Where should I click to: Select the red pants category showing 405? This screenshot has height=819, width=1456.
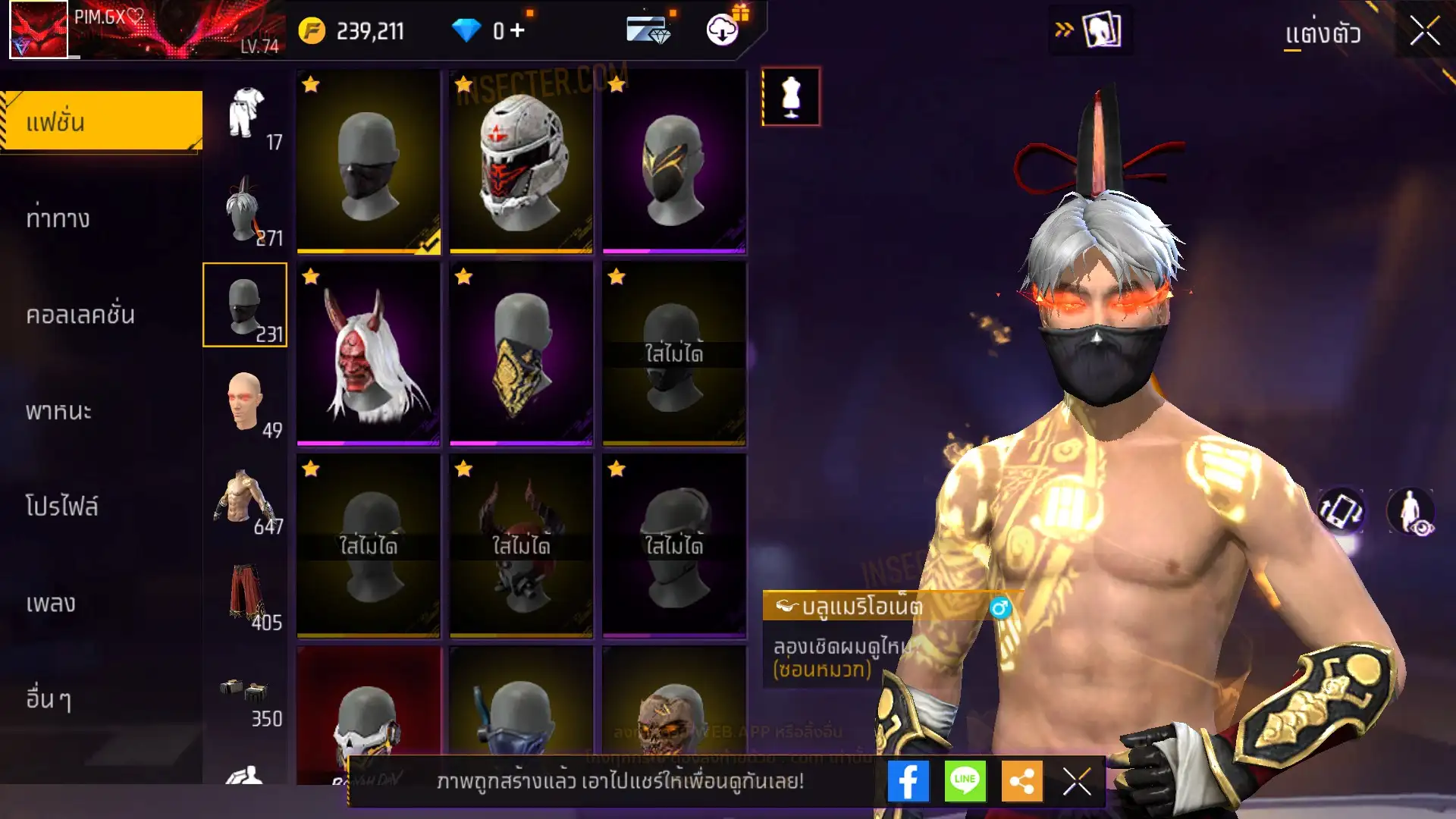245,595
